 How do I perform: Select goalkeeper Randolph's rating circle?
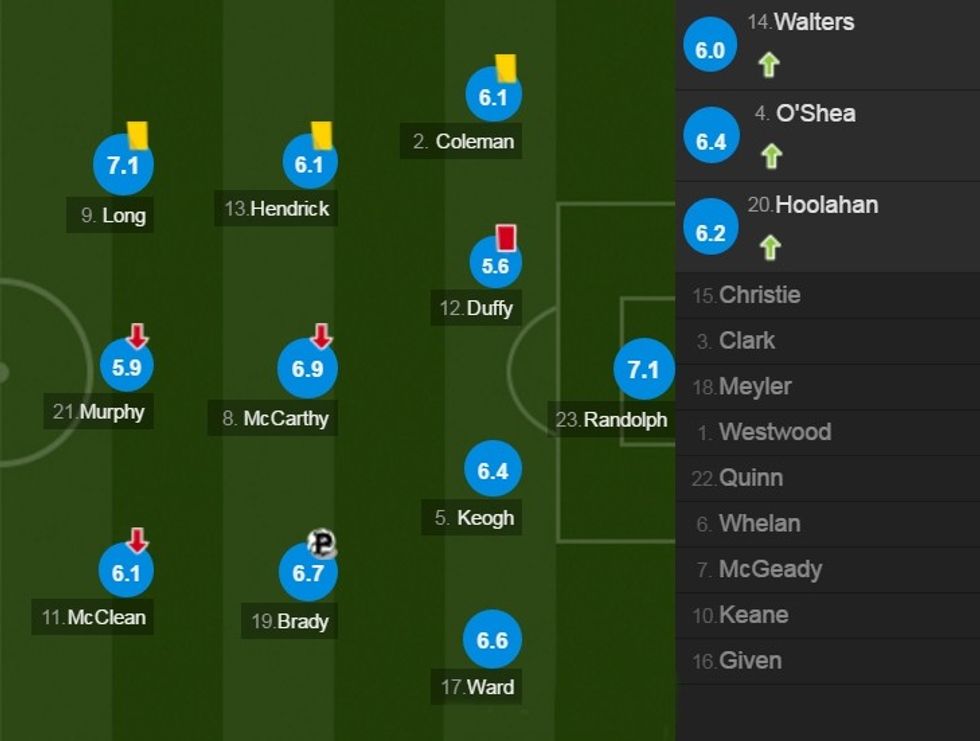643,370
